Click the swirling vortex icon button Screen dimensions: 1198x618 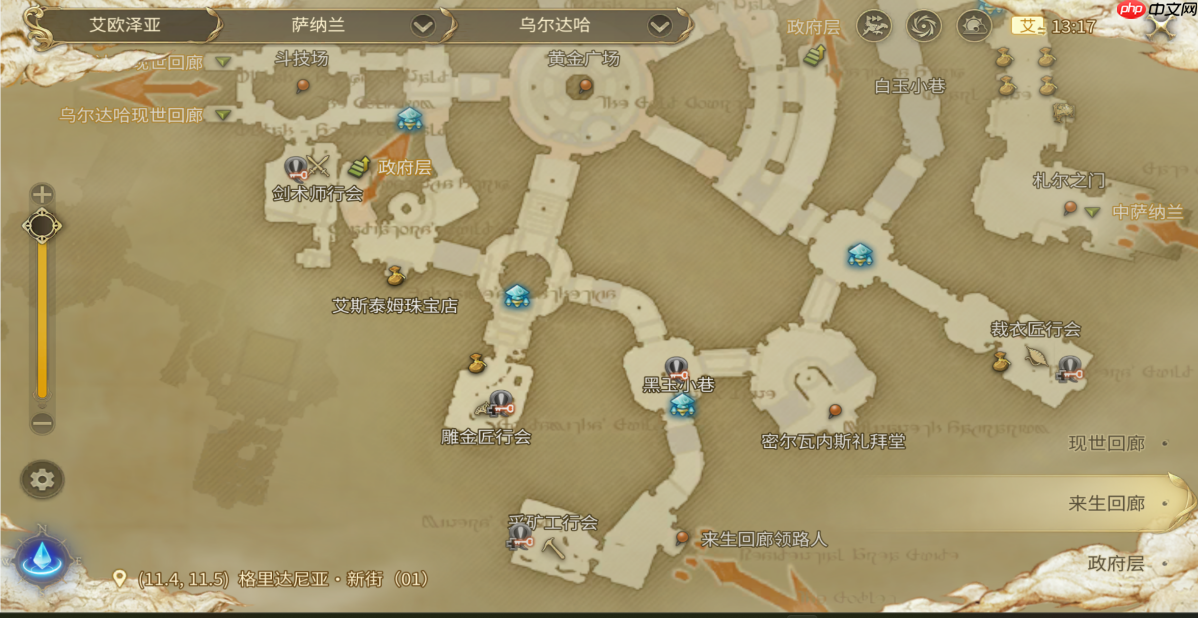[924, 25]
